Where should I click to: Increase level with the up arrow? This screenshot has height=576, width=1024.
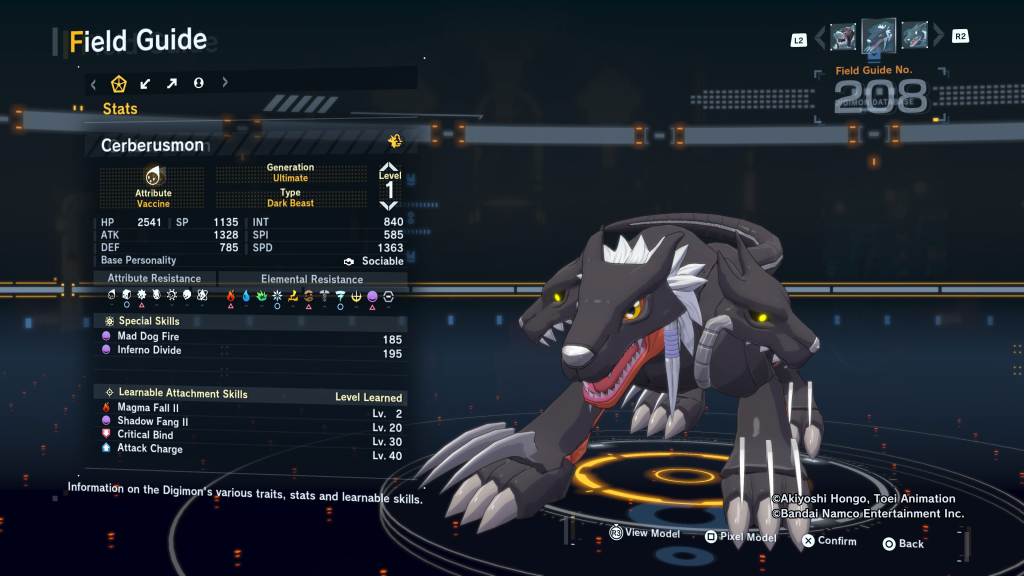(389, 167)
